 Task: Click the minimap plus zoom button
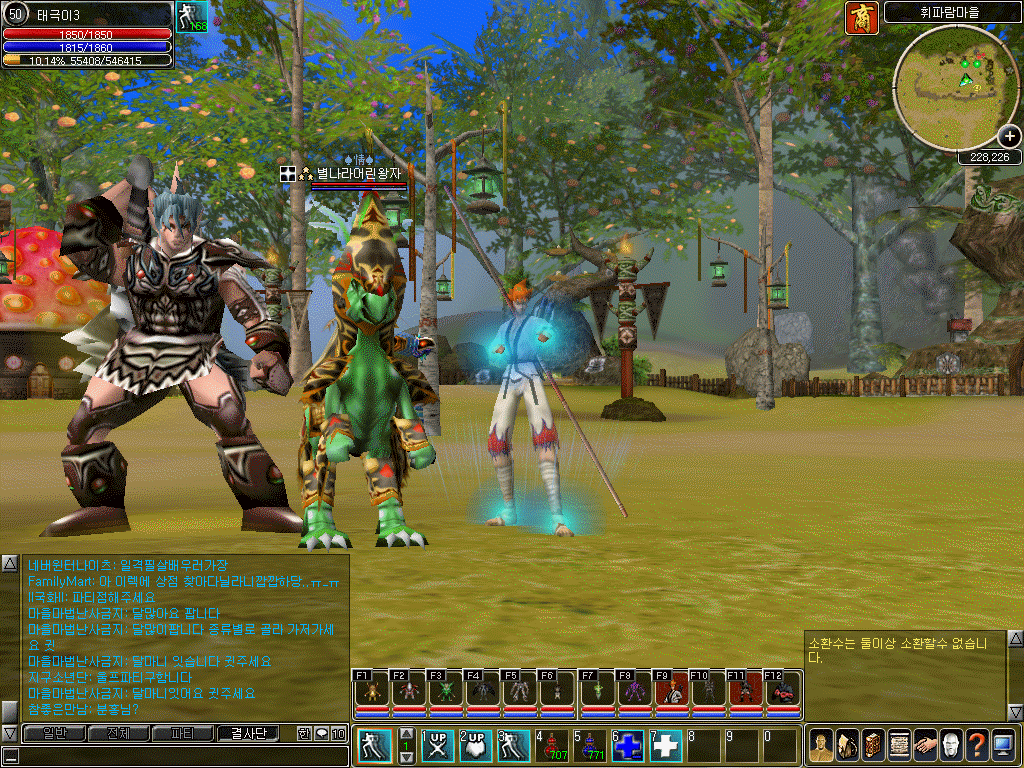point(1008,136)
